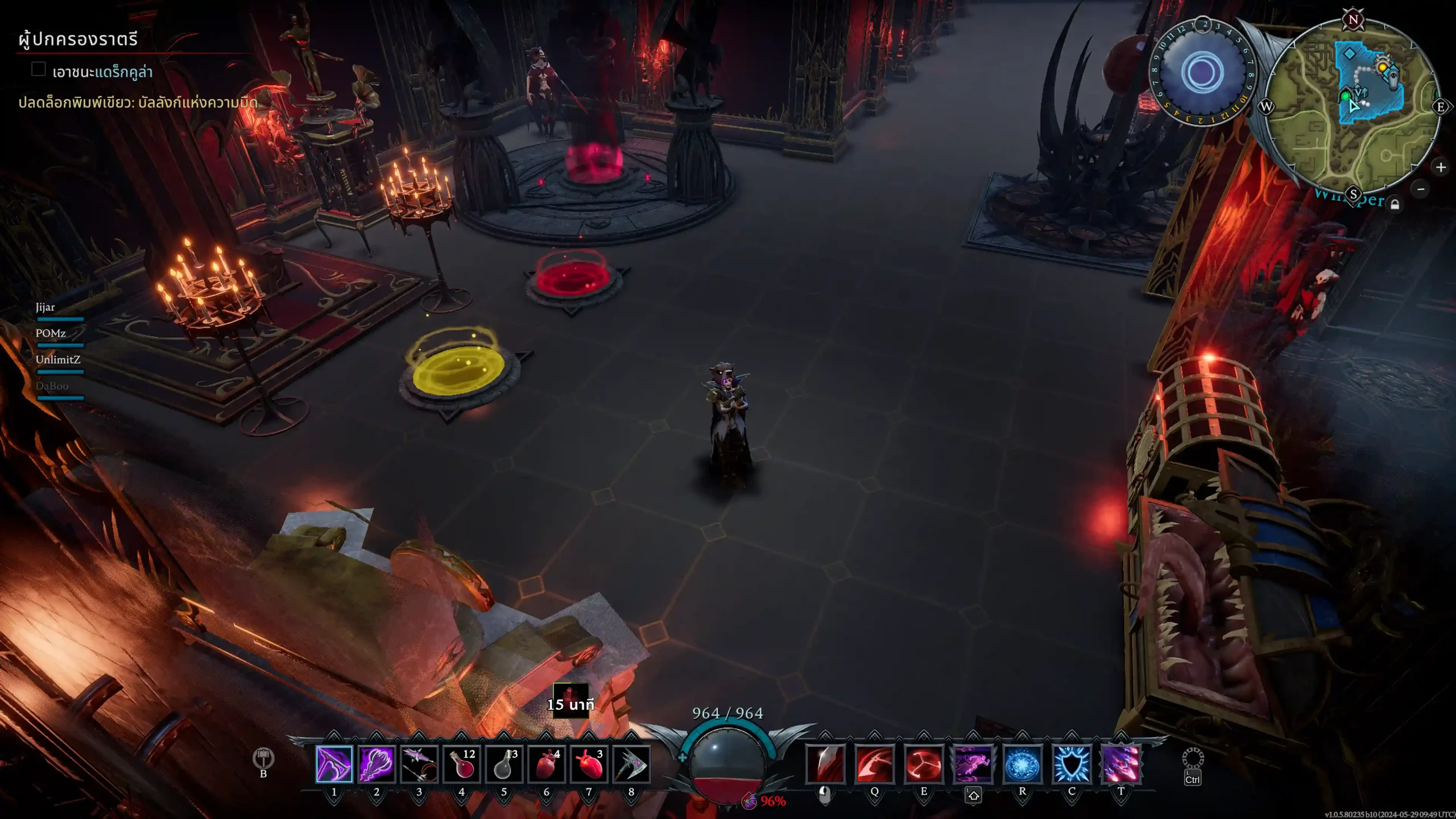This screenshot has width=1456, height=819.
Task: Cast the blue ice shield spell
Action: pos(1072,763)
